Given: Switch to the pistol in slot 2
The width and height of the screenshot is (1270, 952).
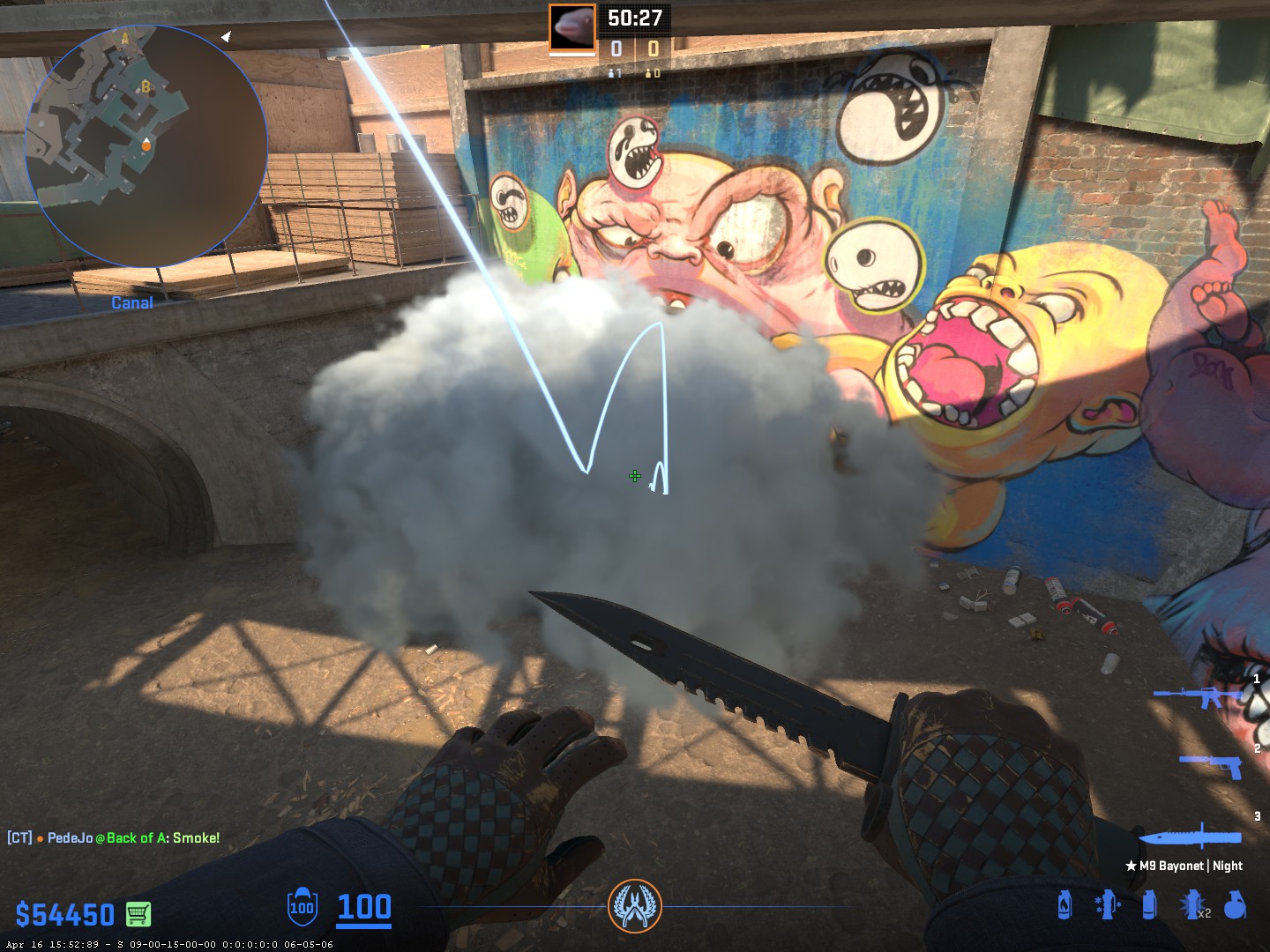Looking at the screenshot, I should pos(1212,765).
